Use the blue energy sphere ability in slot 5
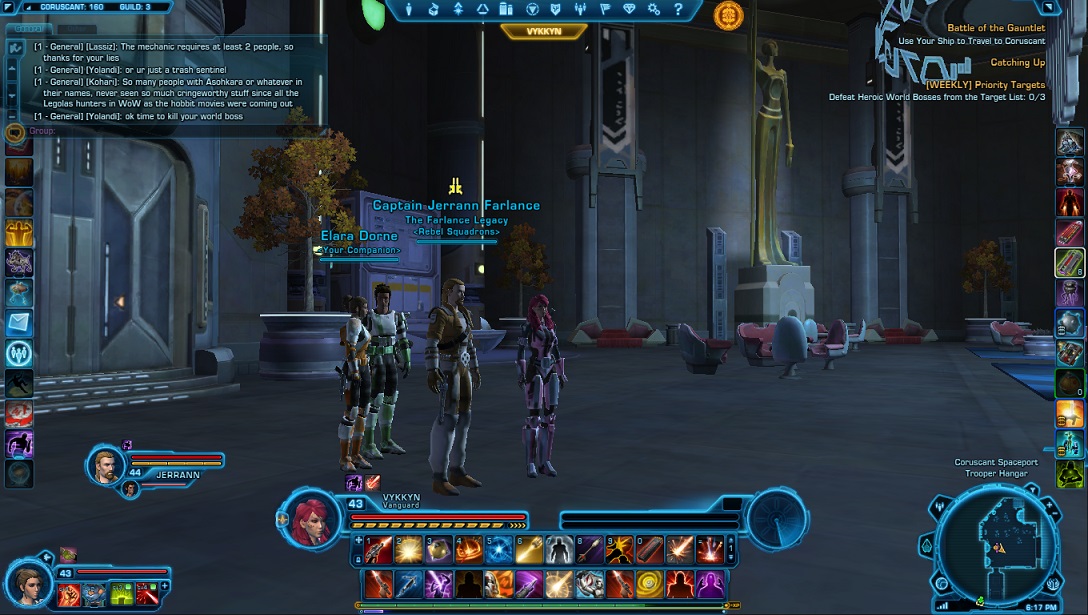The width and height of the screenshot is (1088, 615). pos(498,548)
